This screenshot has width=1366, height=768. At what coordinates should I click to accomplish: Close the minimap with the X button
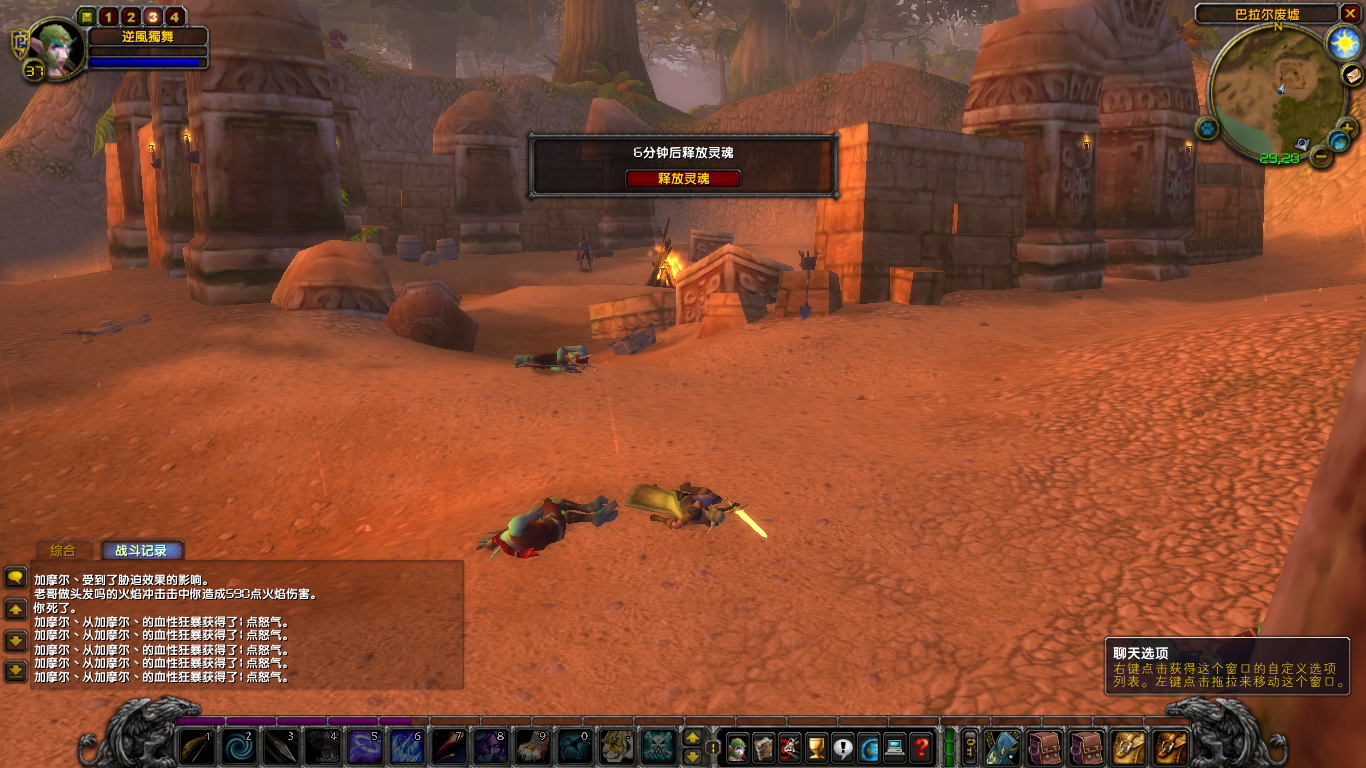pos(1351,13)
